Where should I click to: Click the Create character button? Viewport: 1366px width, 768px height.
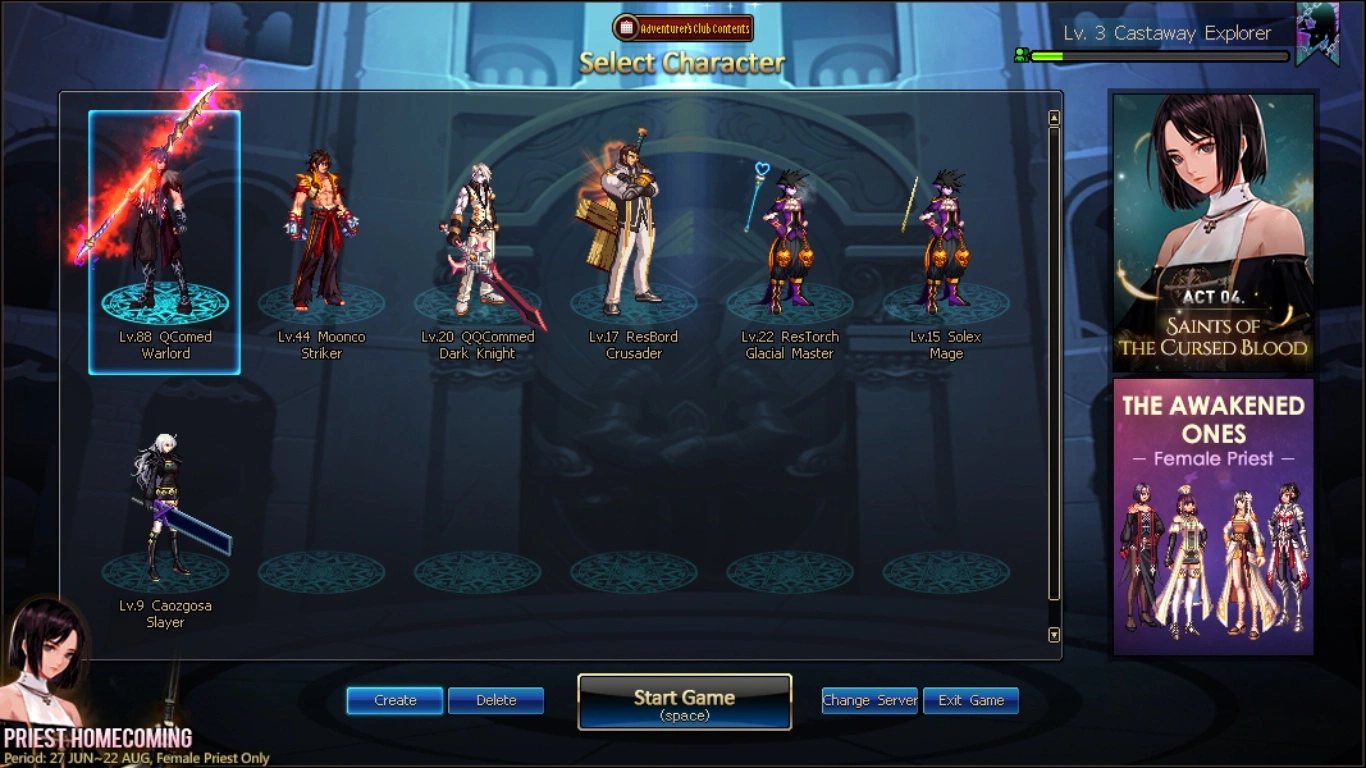pos(395,700)
